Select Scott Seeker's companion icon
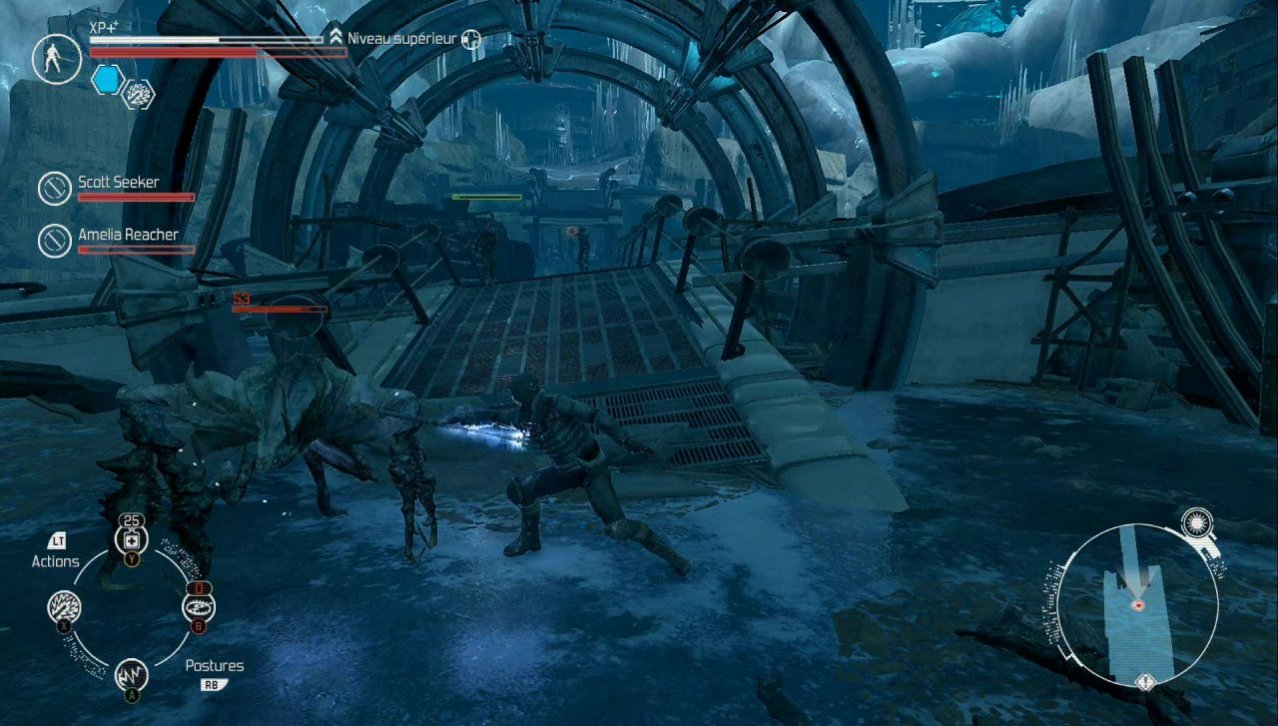The height and width of the screenshot is (726, 1278). [53, 187]
